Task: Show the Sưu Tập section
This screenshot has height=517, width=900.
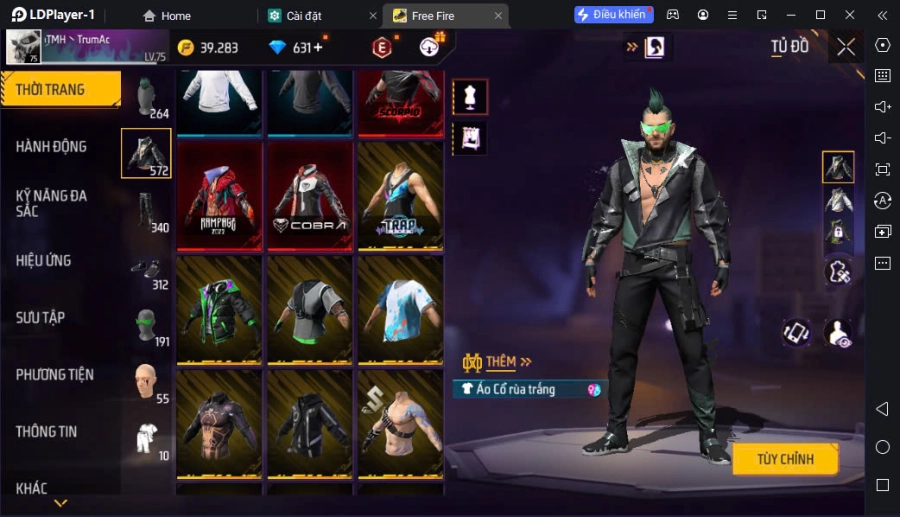Action: (x=41, y=318)
